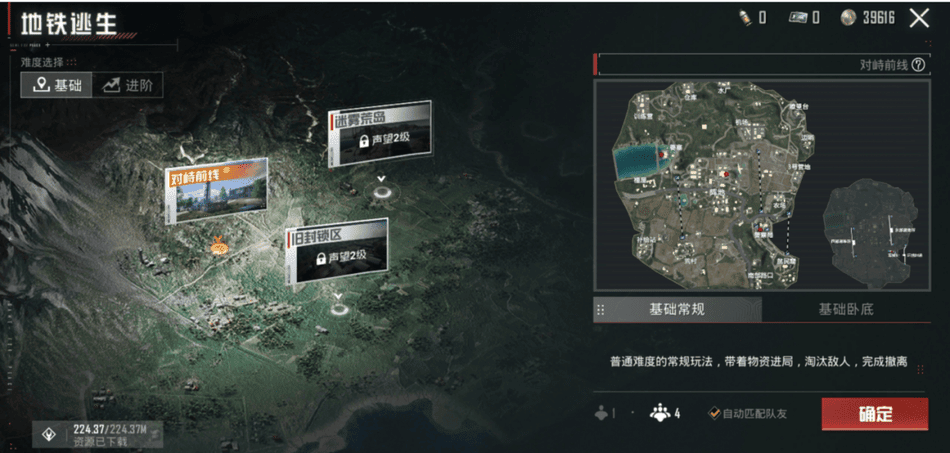
Task: Toggle 自动匹配队友 checkbox
Action: click(x=714, y=413)
